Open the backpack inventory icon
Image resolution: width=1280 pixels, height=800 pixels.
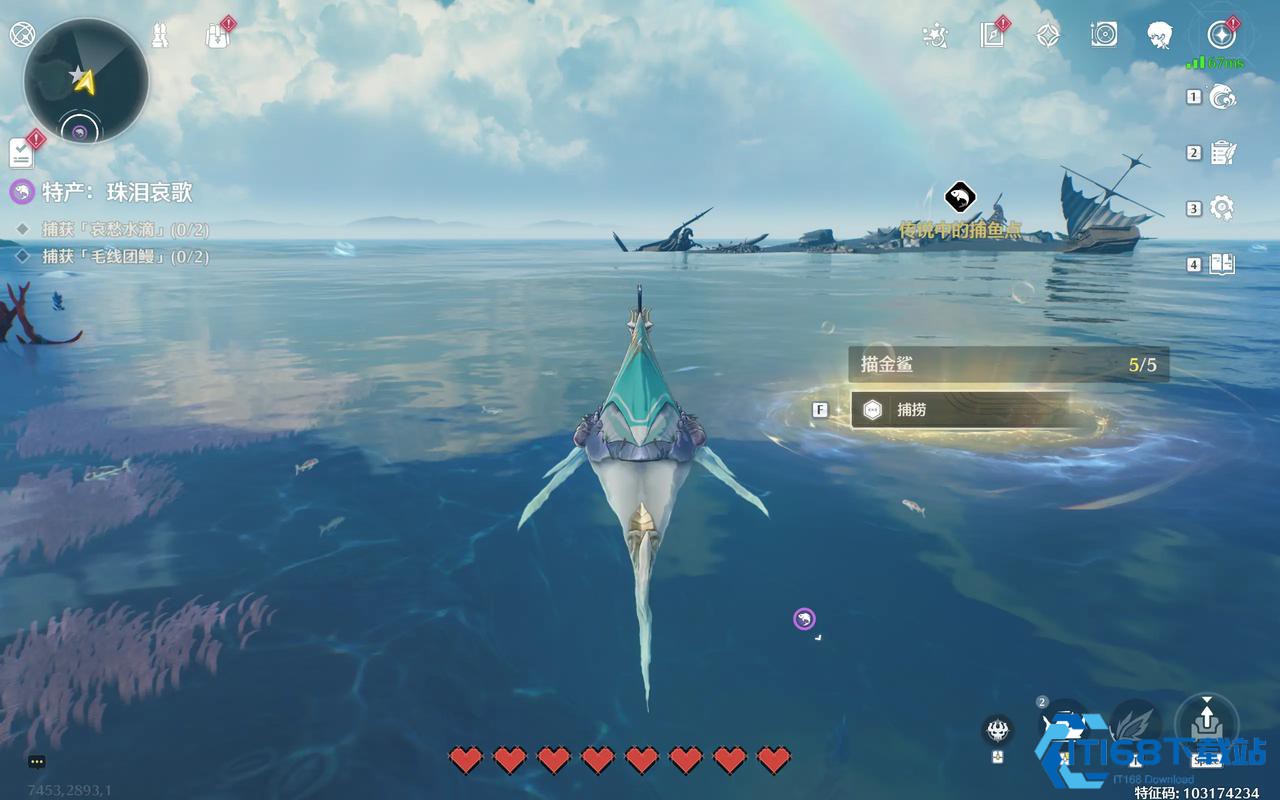pos(216,36)
